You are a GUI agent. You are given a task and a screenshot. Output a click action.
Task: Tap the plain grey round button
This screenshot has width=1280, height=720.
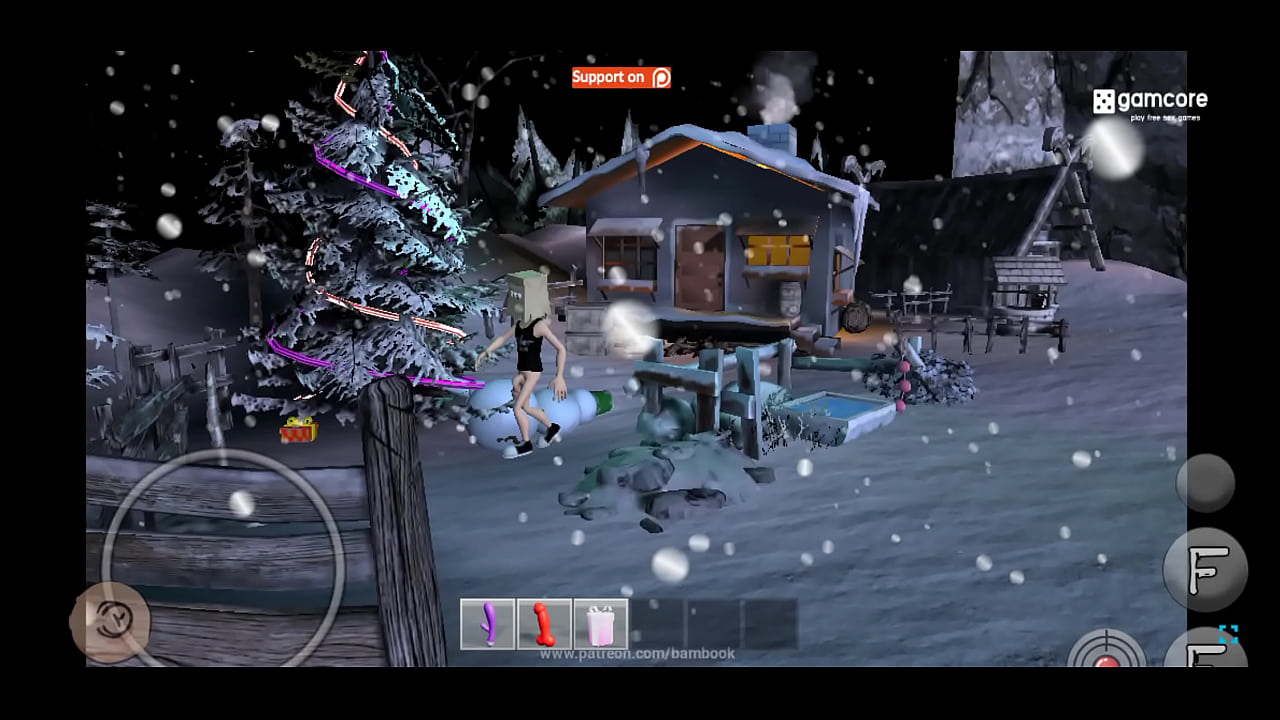click(1205, 483)
